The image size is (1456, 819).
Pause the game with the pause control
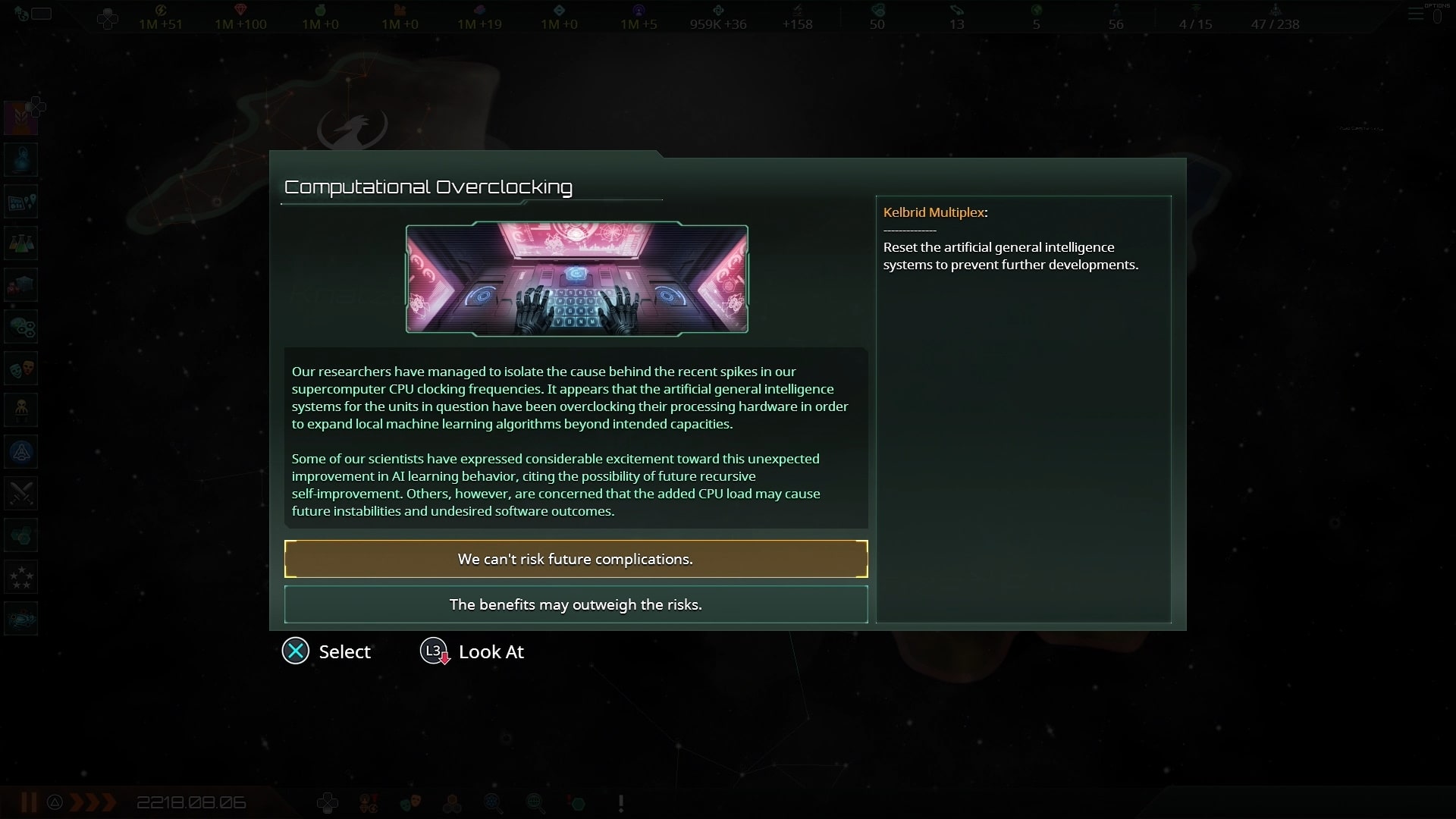point(27,802)
